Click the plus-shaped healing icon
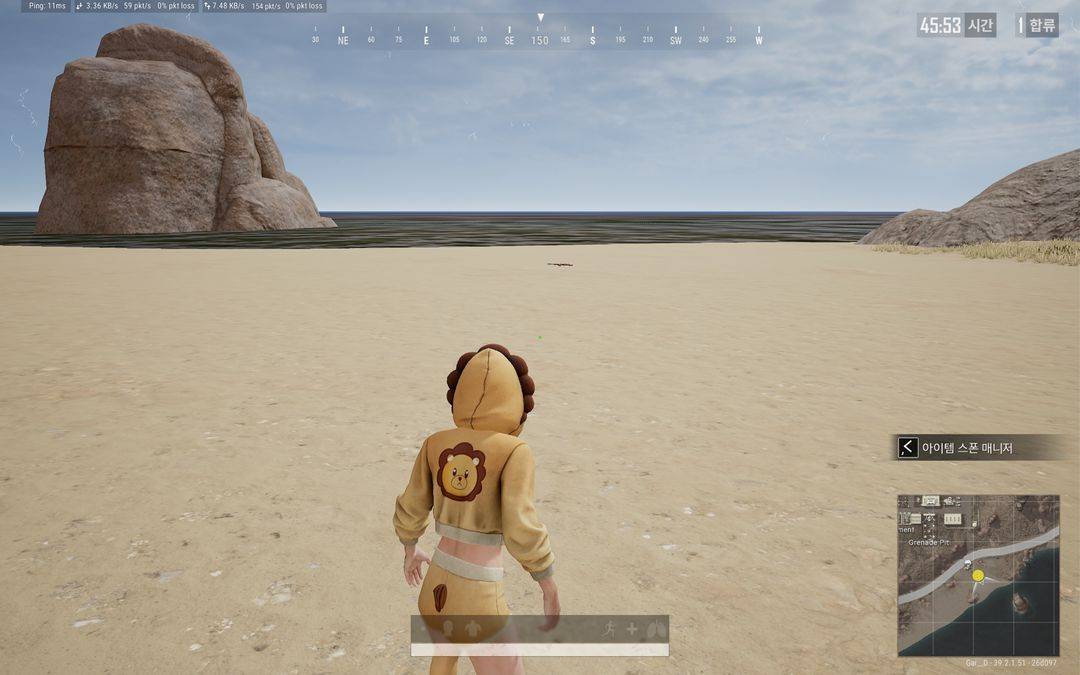The width and height of the screenshot is (1080, 675). (632, 629)
